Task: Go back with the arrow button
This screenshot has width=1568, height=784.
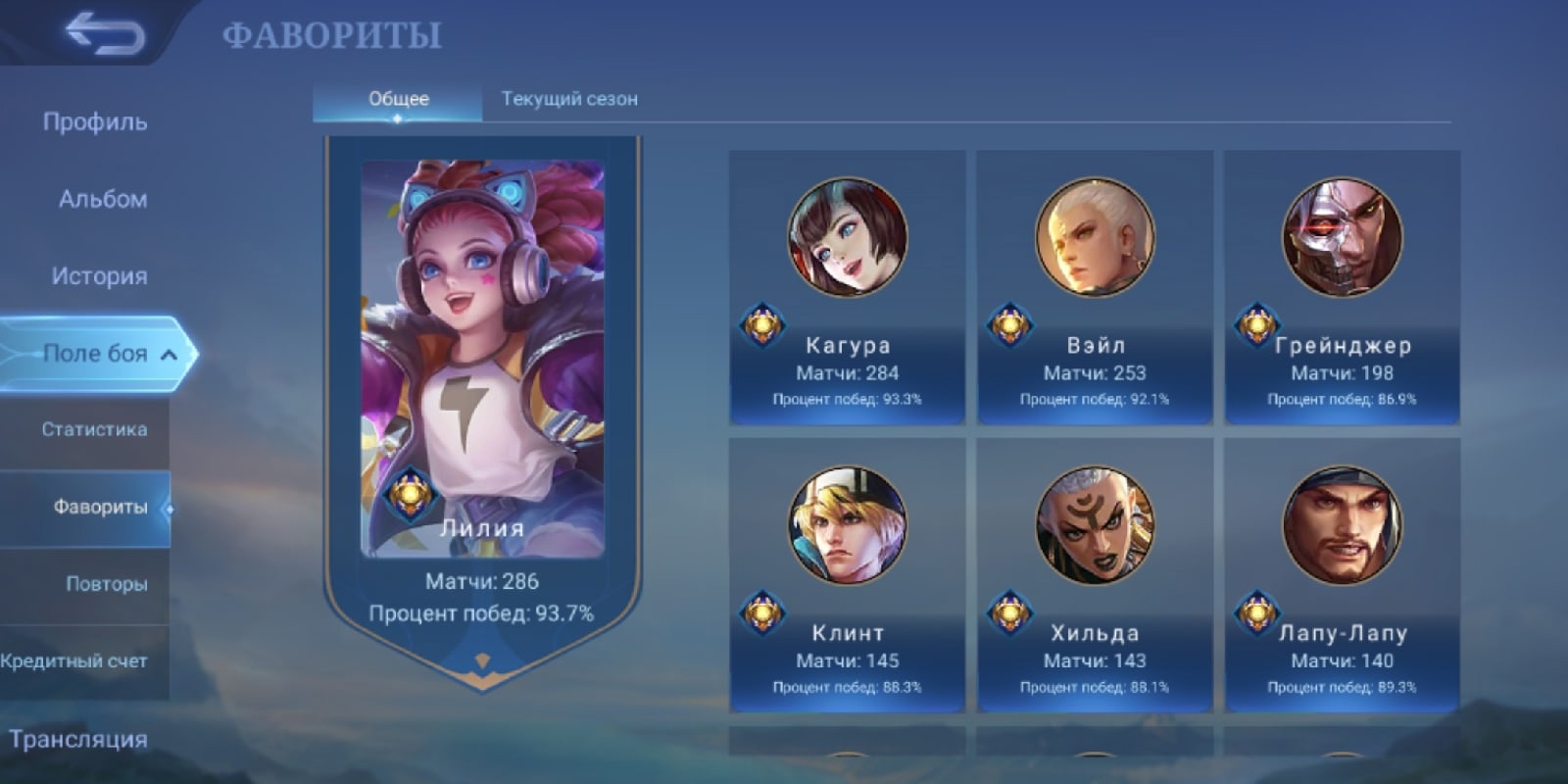Action: [x=104, y=33]
